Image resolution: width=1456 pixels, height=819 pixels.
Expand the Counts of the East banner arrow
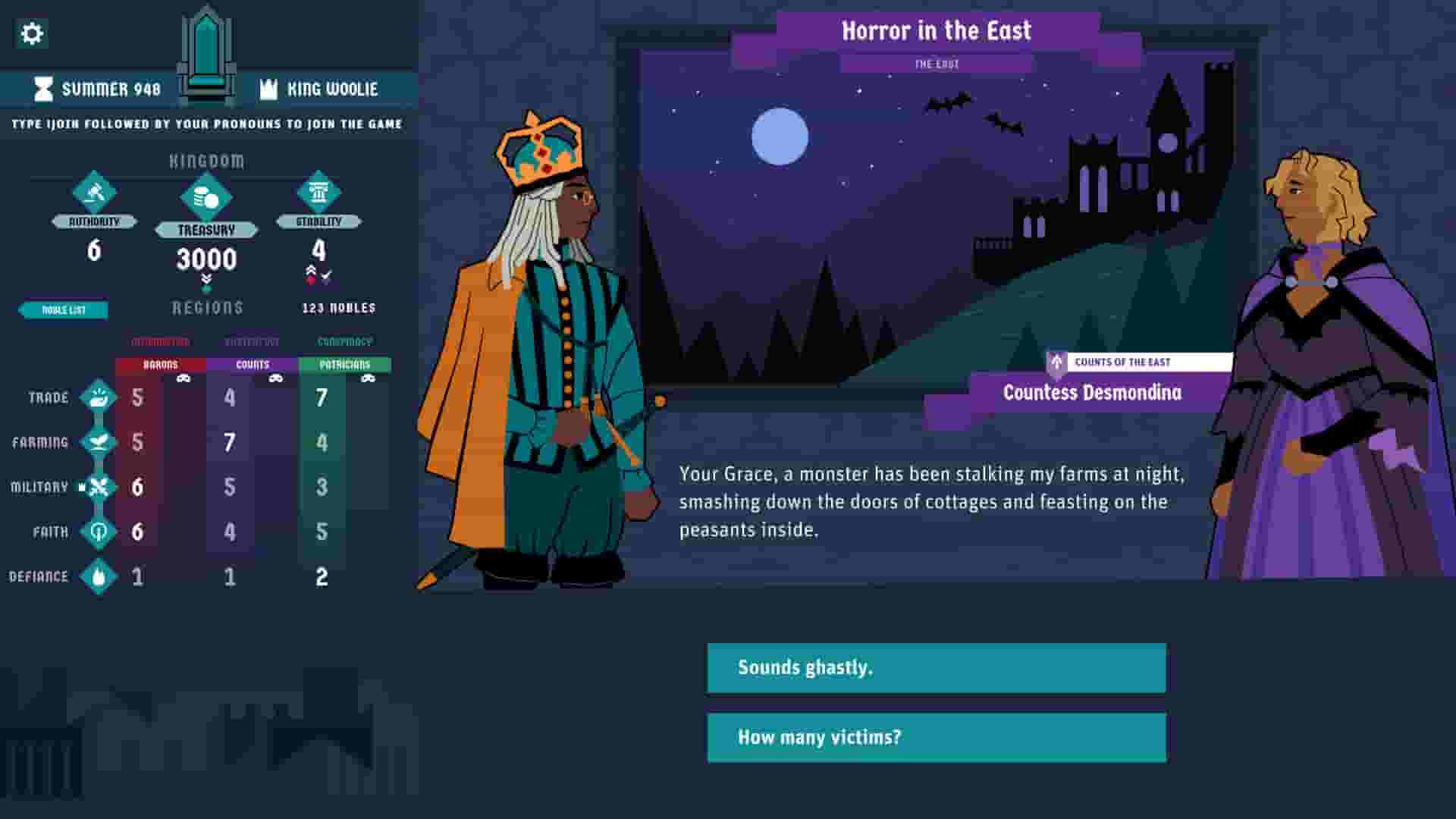click(x=1056, y=362)
